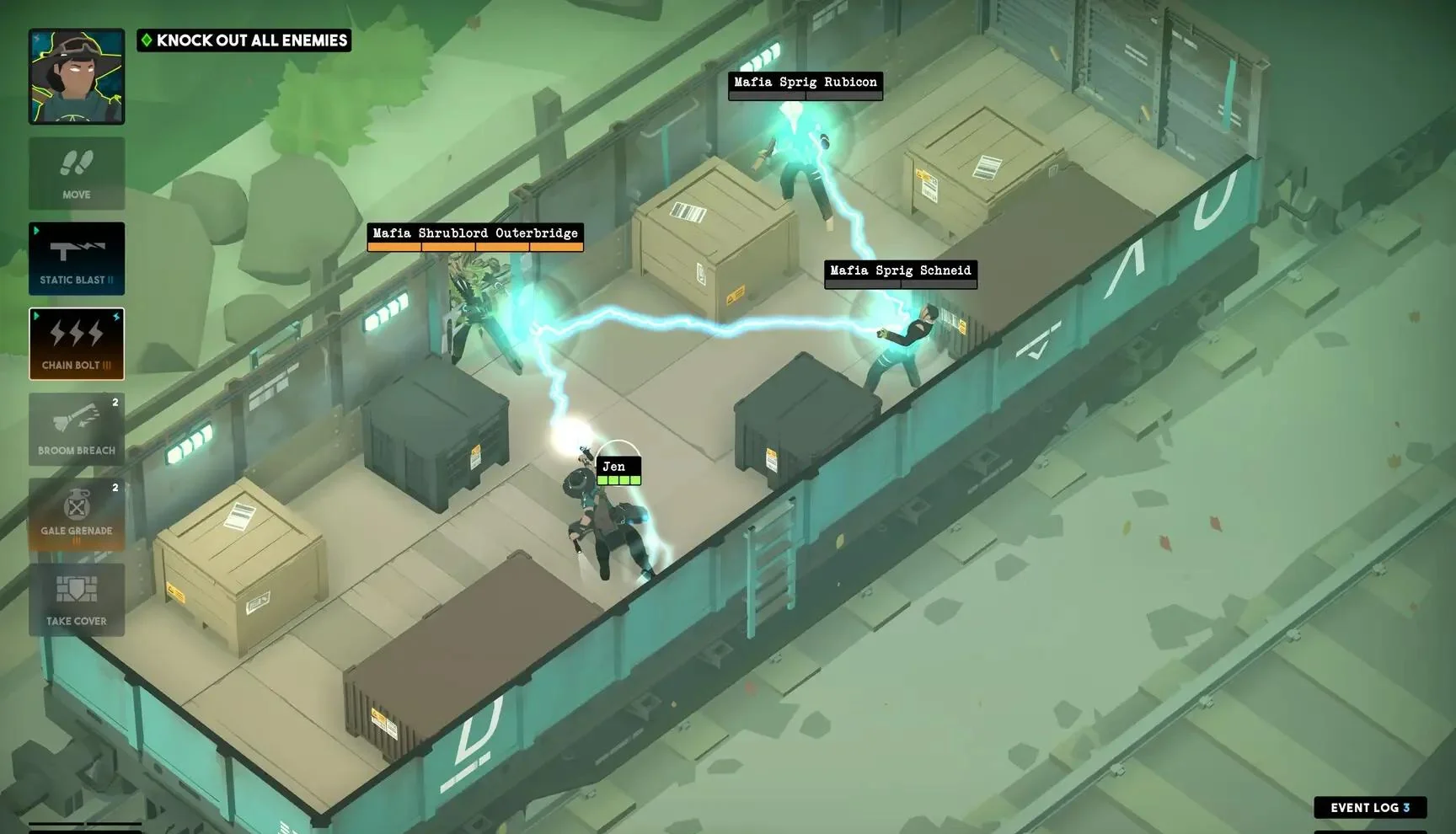
Task: Toggle the blue charge bolt on Chain Bolt
Action: (x=118, y=316)
